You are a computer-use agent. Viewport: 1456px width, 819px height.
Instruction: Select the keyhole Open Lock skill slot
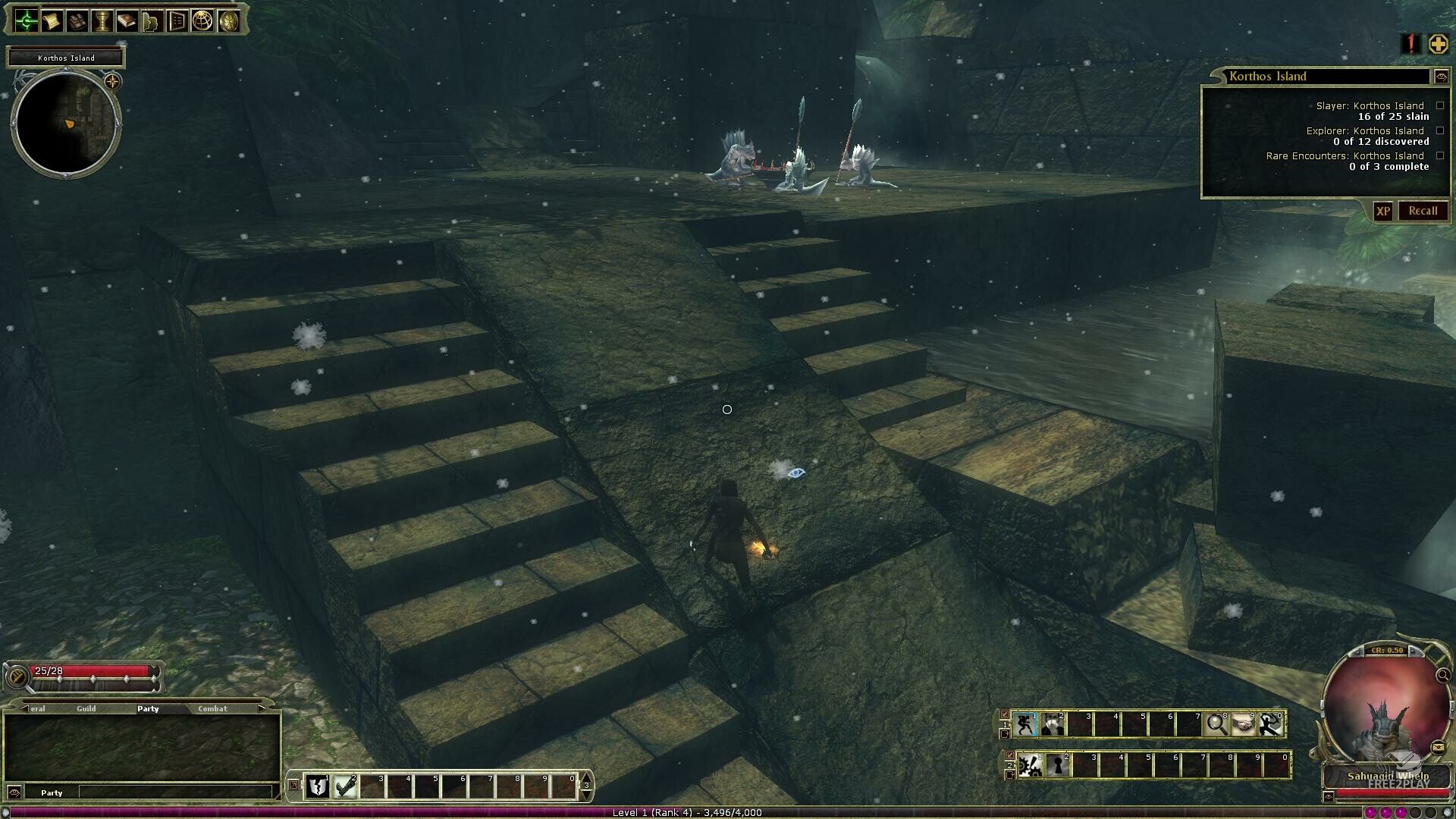pyautogui.click(x=1057, y=766)
